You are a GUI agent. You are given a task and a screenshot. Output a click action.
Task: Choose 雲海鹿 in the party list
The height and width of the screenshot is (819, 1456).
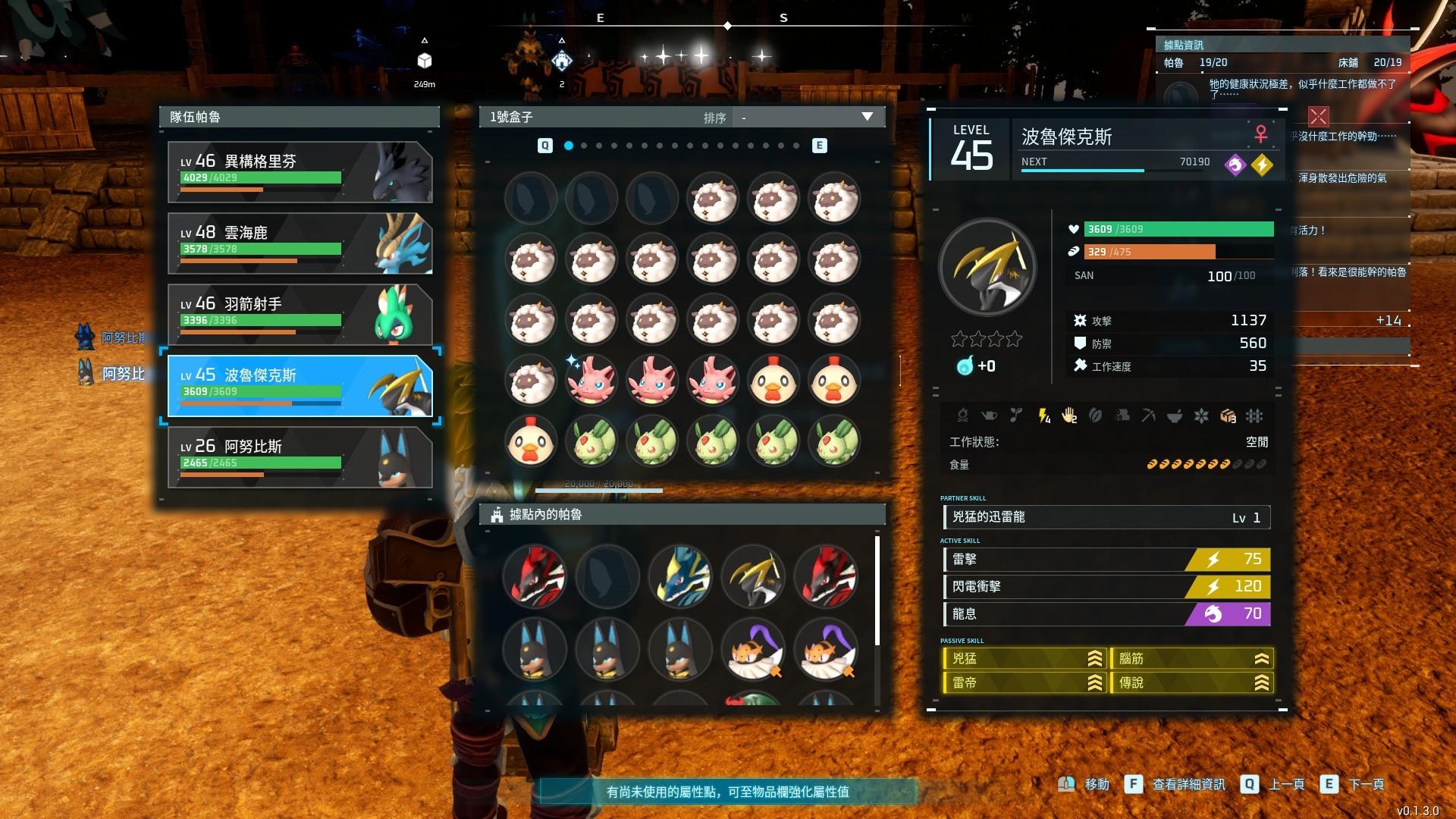coord(300,243)
